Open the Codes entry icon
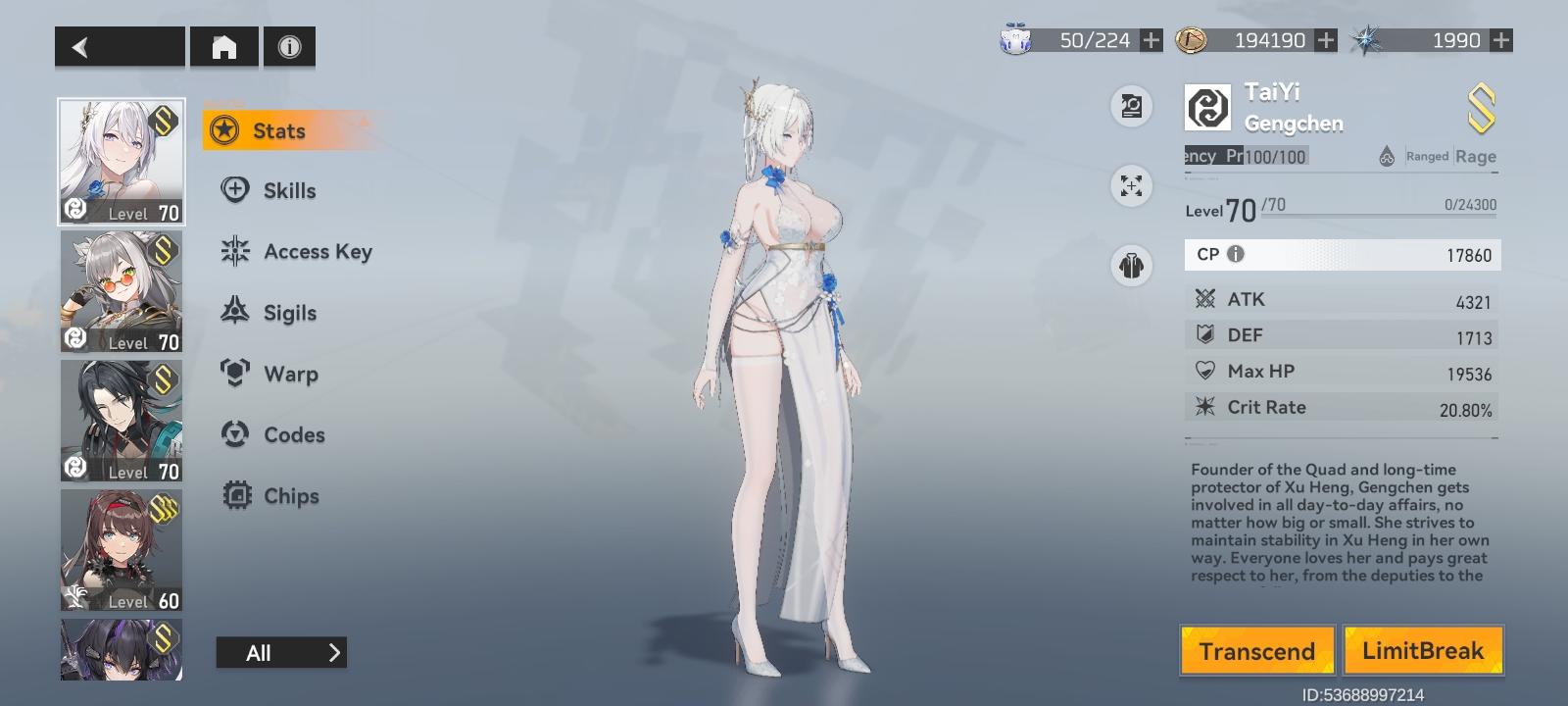The image size is (1568, 706). (234, 434)
